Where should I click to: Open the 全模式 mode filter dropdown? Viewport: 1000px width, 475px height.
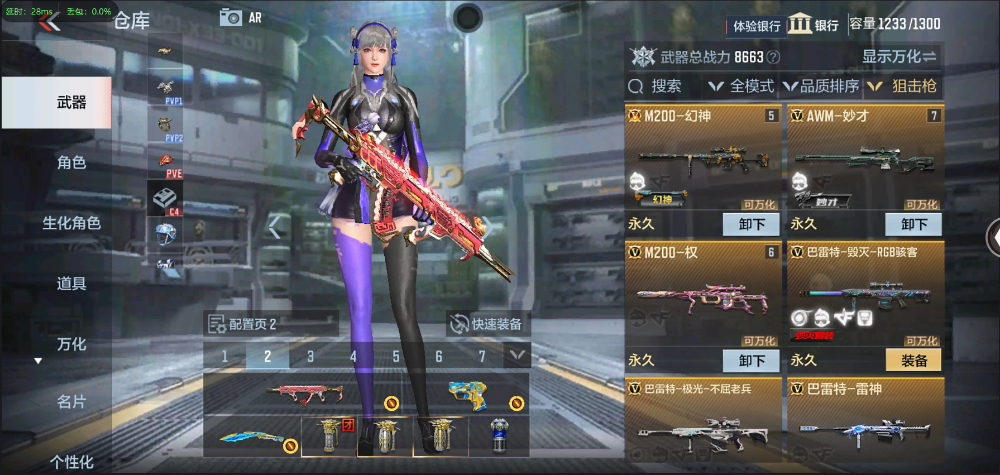741,86
